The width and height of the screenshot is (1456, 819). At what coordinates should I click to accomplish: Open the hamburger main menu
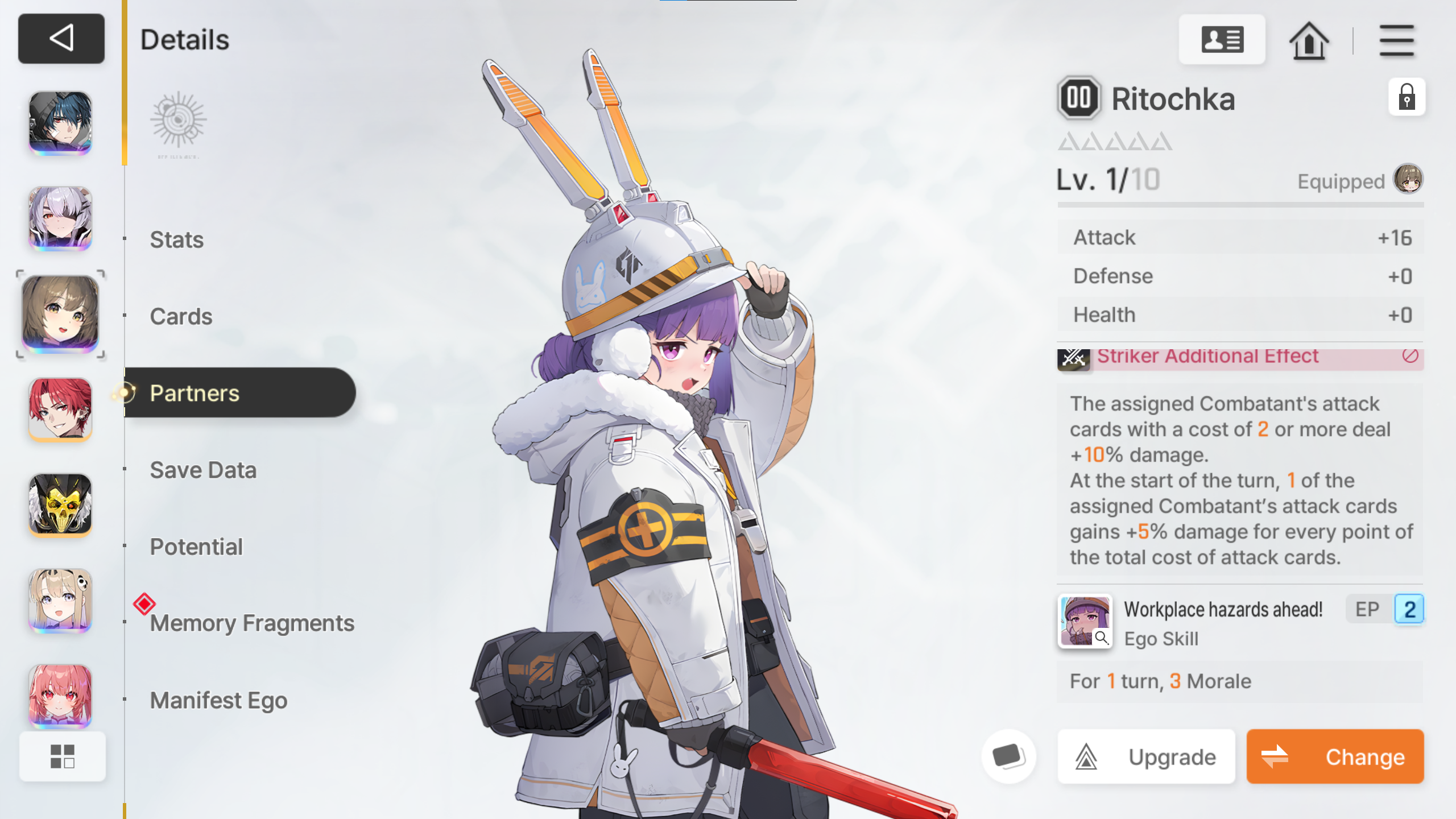[1396, 40]
